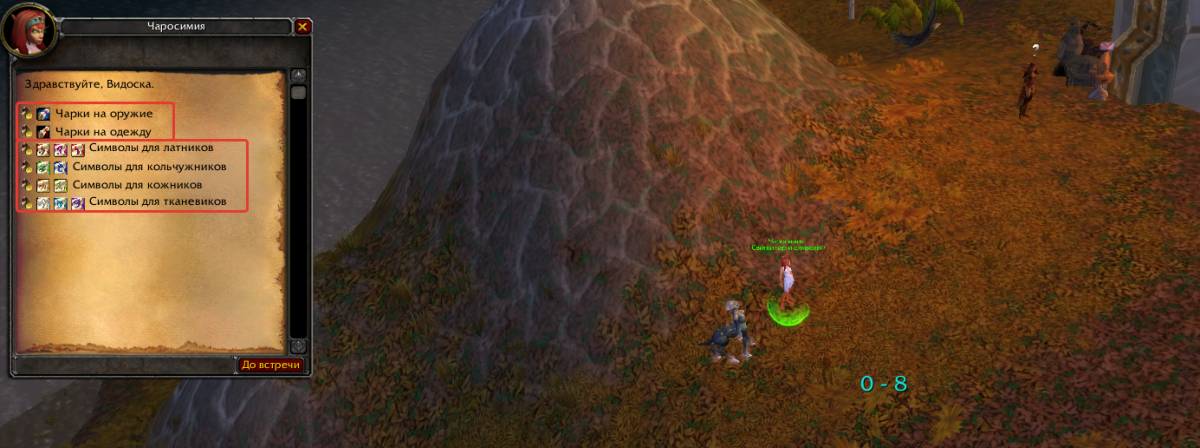This screenshot has height=448, width=1200.
Task: Click the NPC portrait in the dialog corner
Action: [30, 30]
